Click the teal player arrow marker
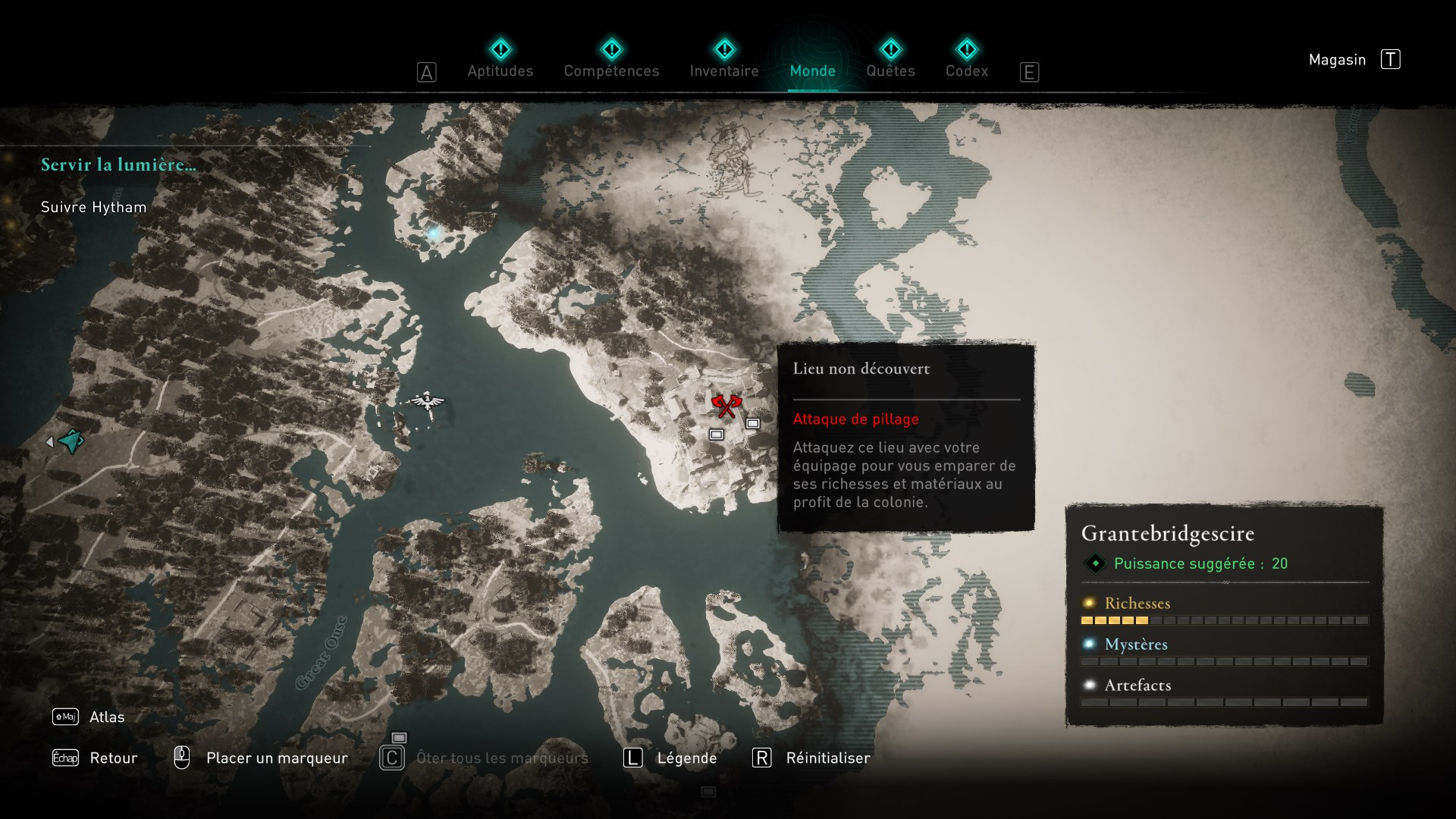The width and height of the screenshot is (1456, 819). [x=71, y=441]
